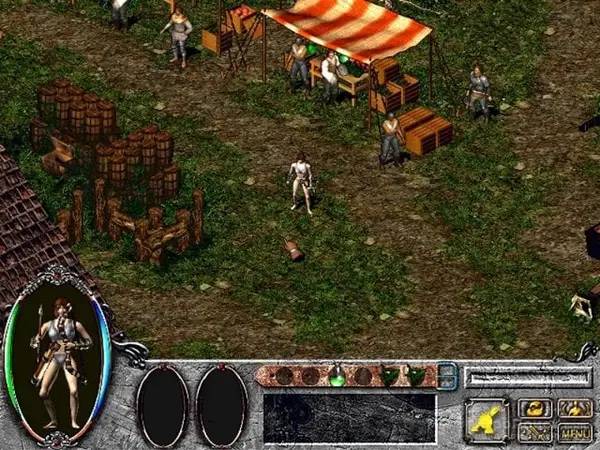This screenshot has width=600, height=450.
Task: Use the green potion on the belt
Action: (336, 376)
